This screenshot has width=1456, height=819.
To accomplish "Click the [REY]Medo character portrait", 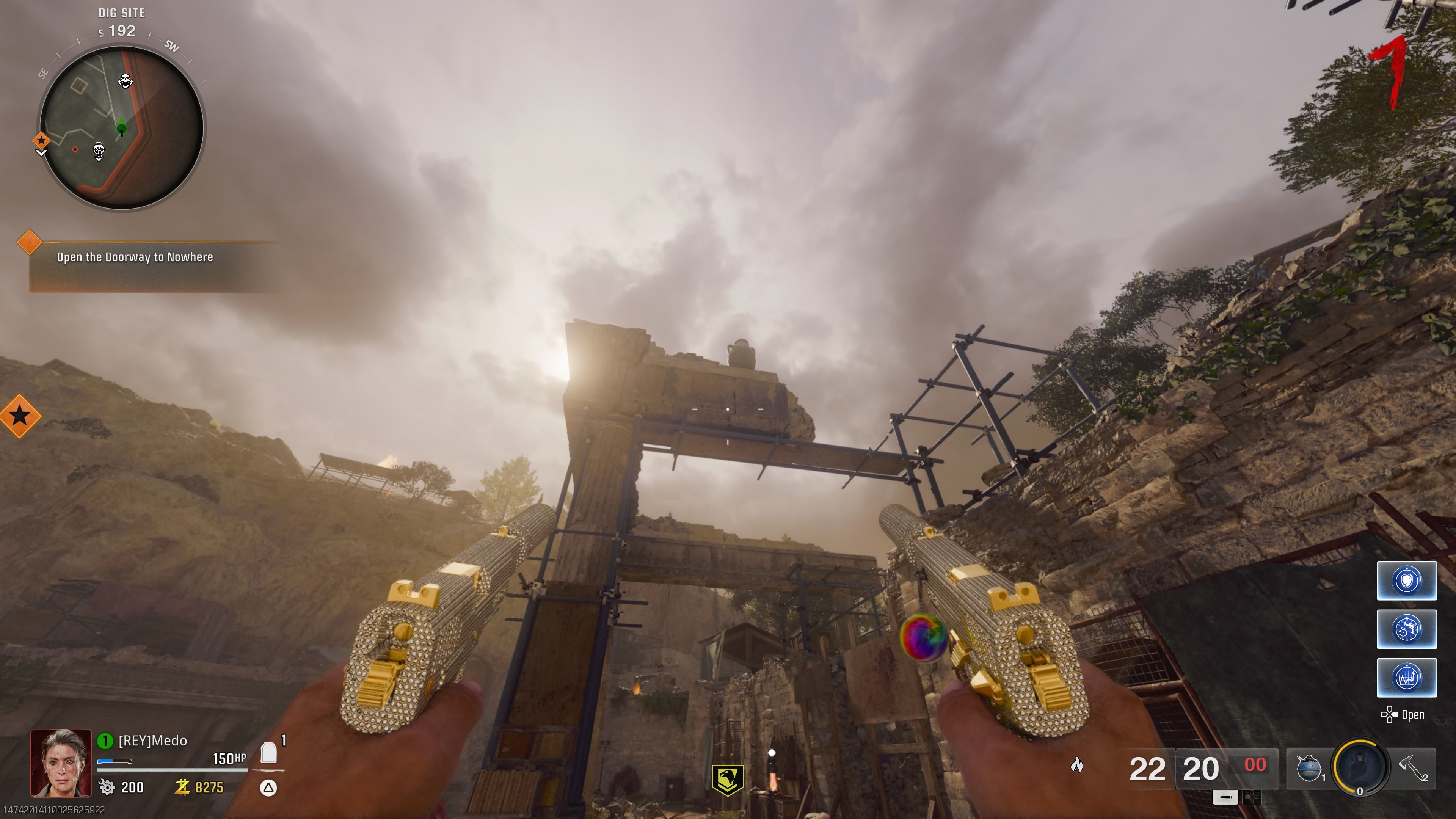I will coord(61,763).
